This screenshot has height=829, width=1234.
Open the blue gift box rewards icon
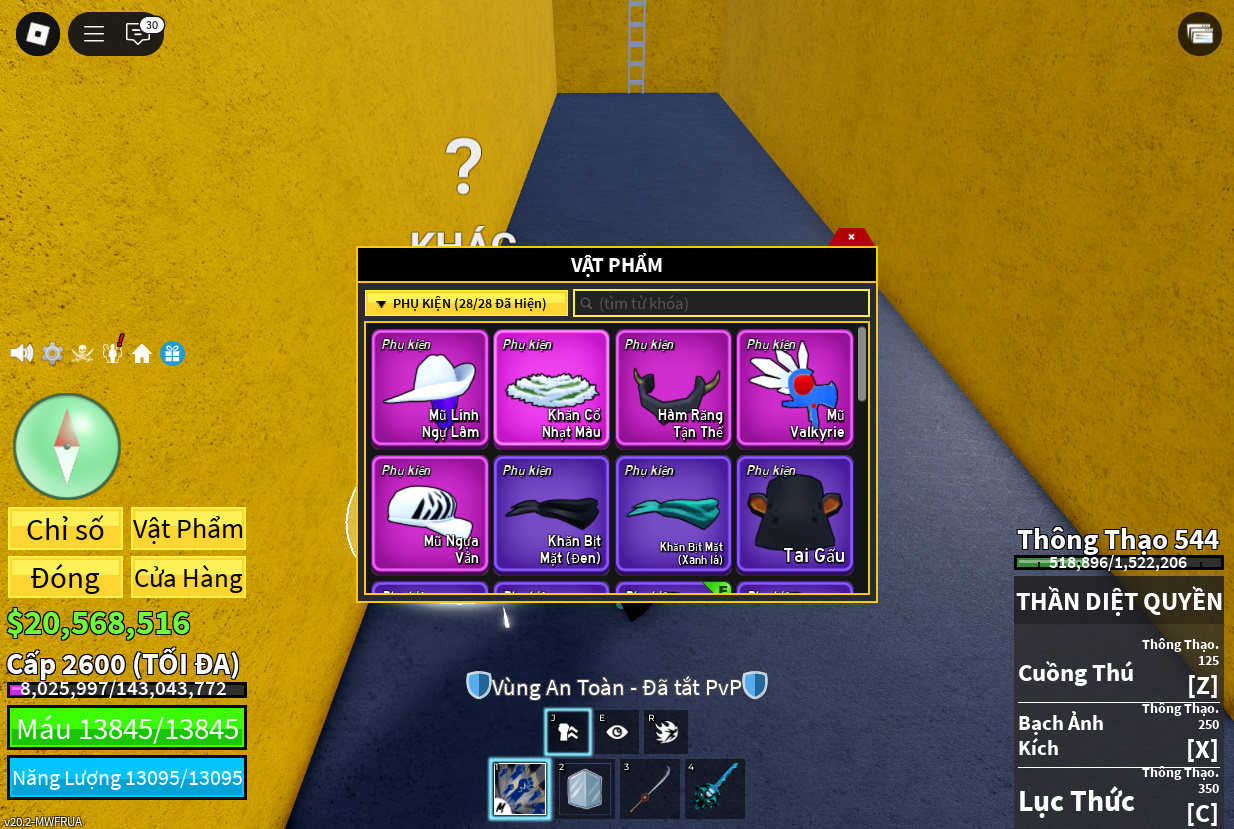[x=173, y=353]
